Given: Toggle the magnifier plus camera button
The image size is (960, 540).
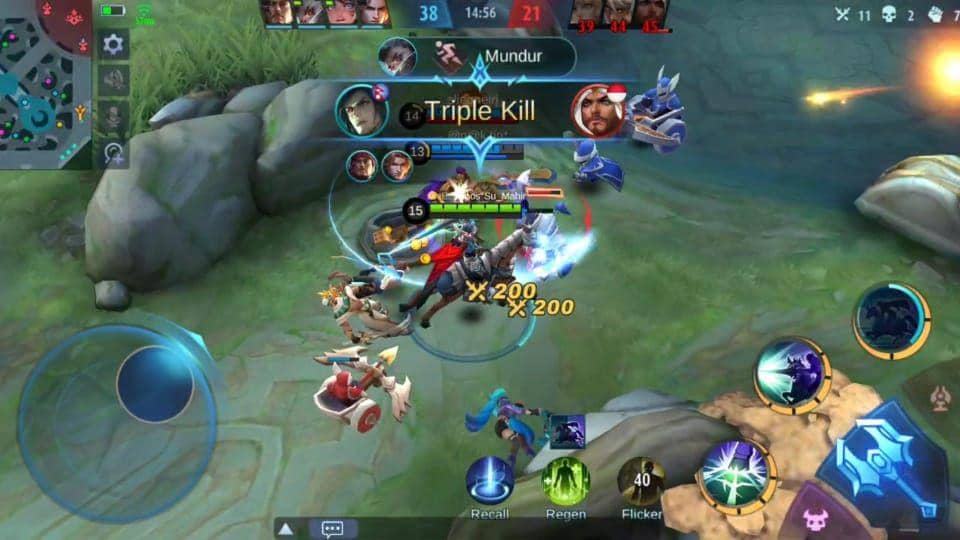Looking at the screenshot, I should pos(113,153).
